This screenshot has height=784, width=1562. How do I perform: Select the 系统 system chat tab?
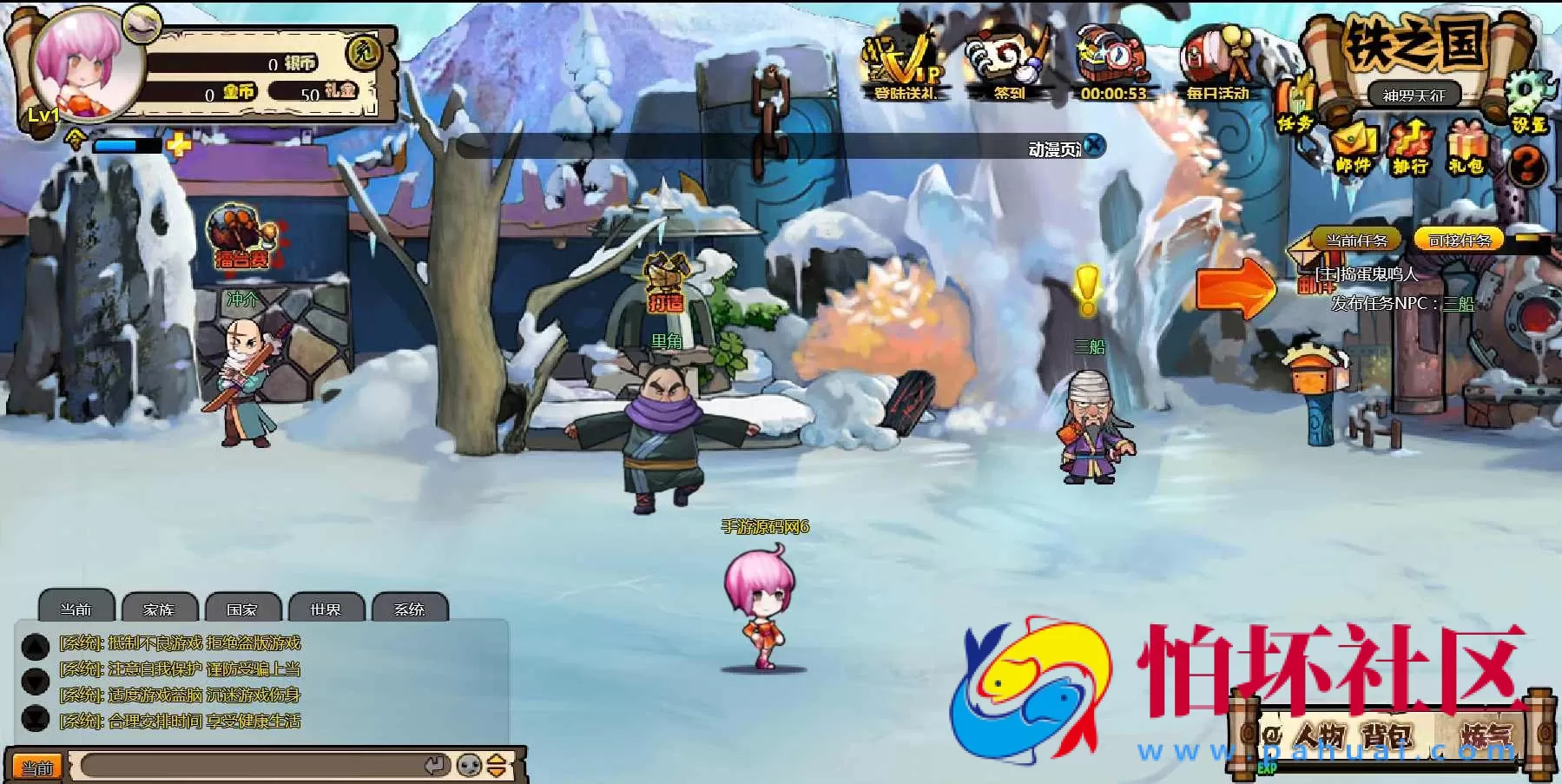pyautogui.click(x=409, y=609)
